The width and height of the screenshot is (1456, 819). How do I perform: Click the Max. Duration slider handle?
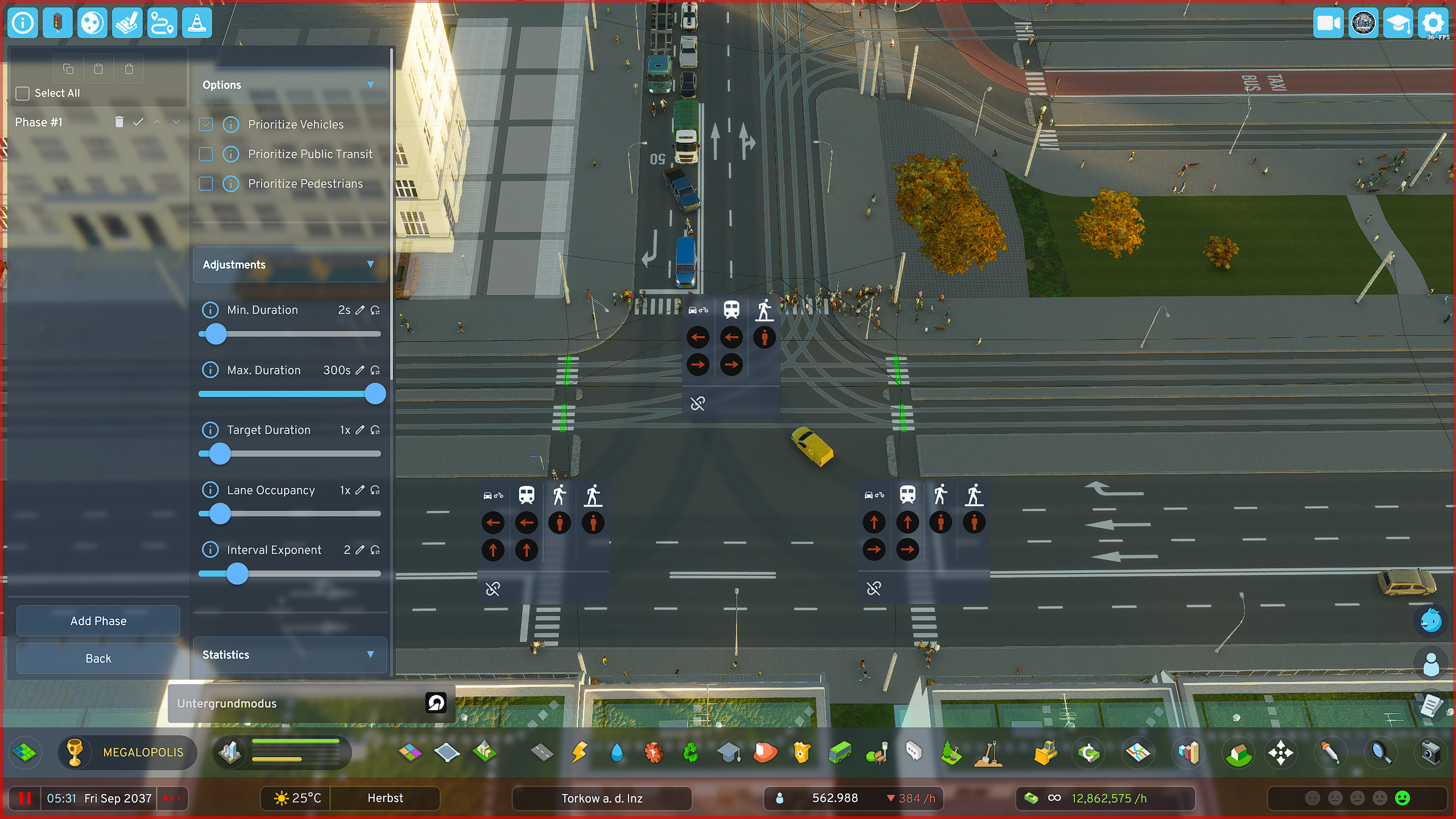[375, 394]
